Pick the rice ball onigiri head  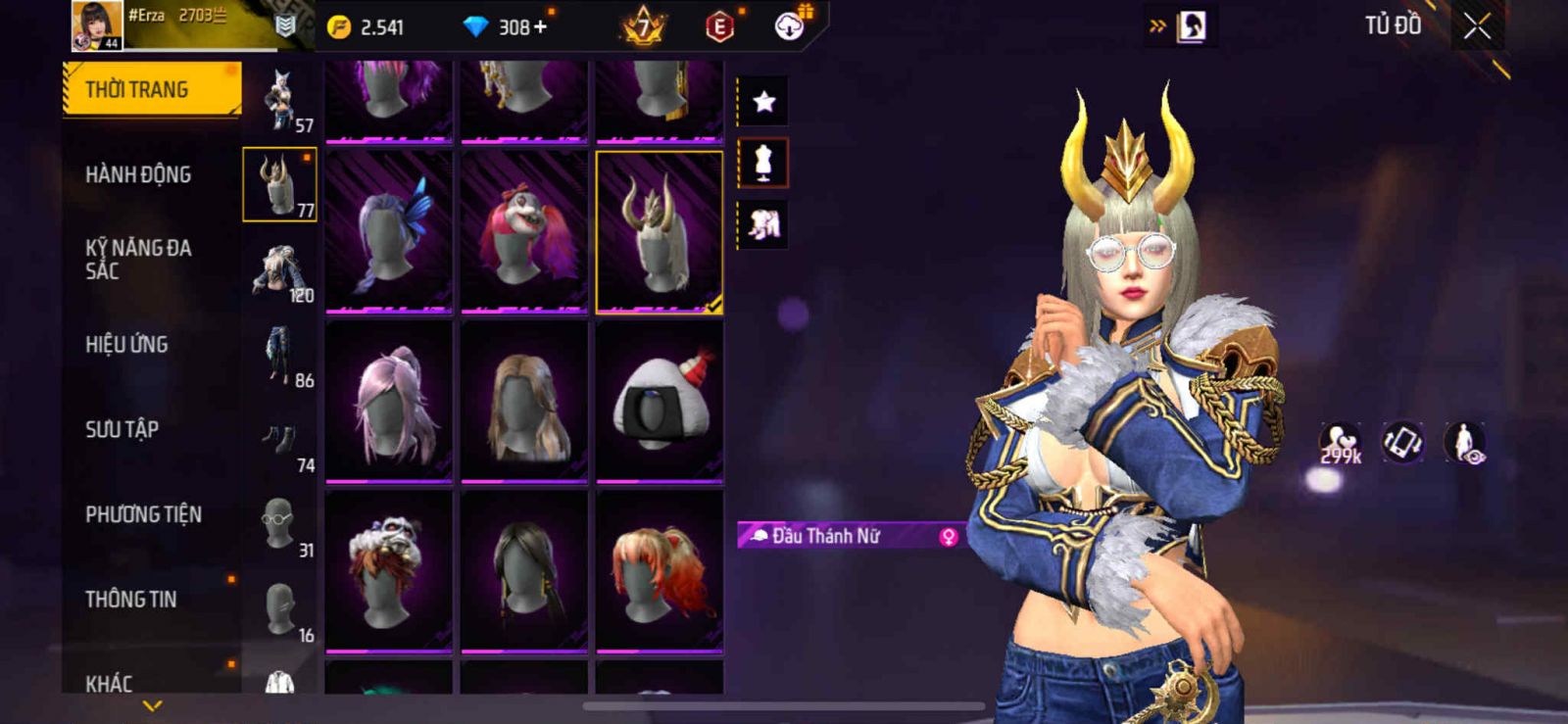tap(660, 402)
